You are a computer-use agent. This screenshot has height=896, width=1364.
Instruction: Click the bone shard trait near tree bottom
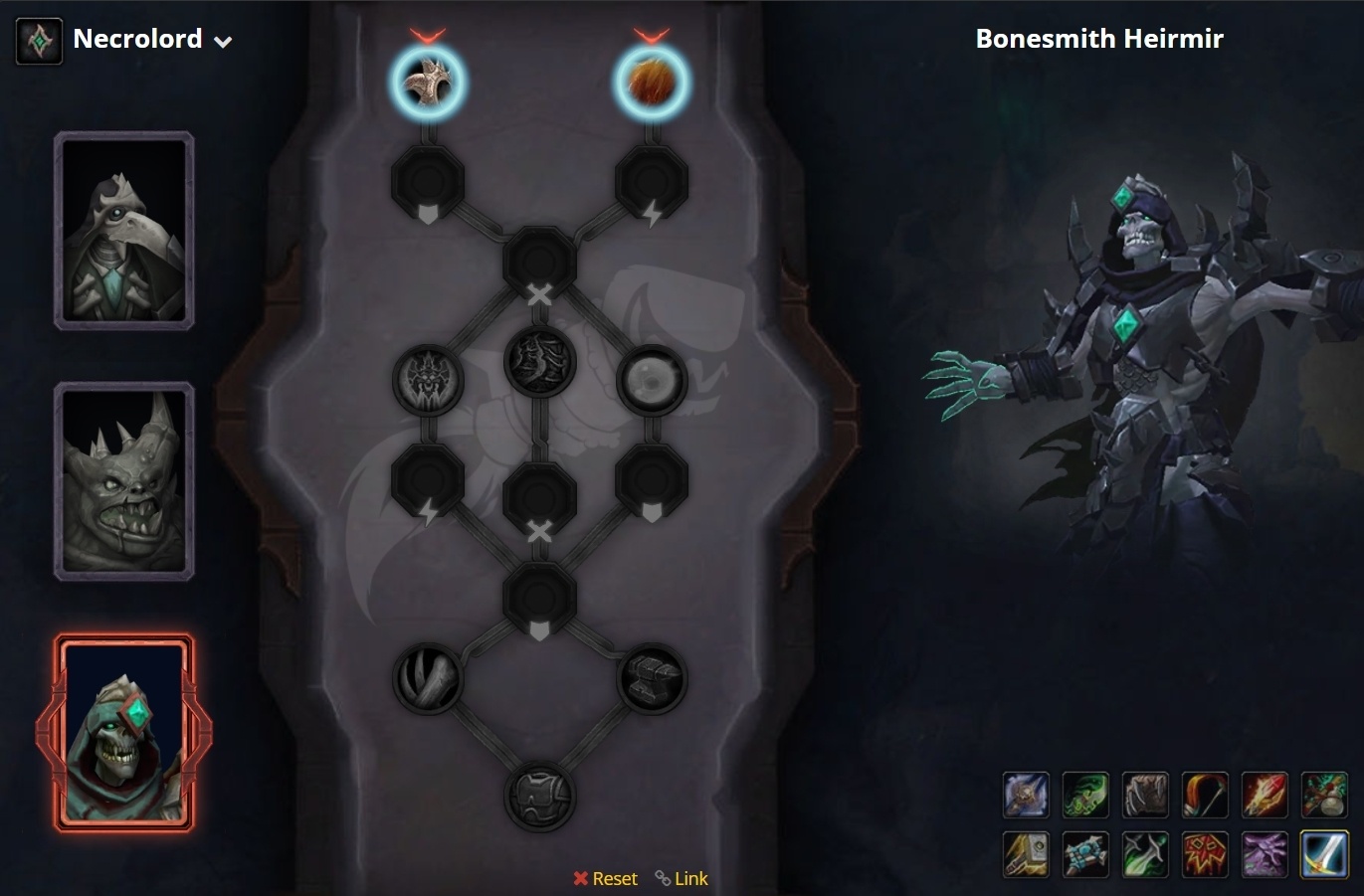[x=430, y=677]
